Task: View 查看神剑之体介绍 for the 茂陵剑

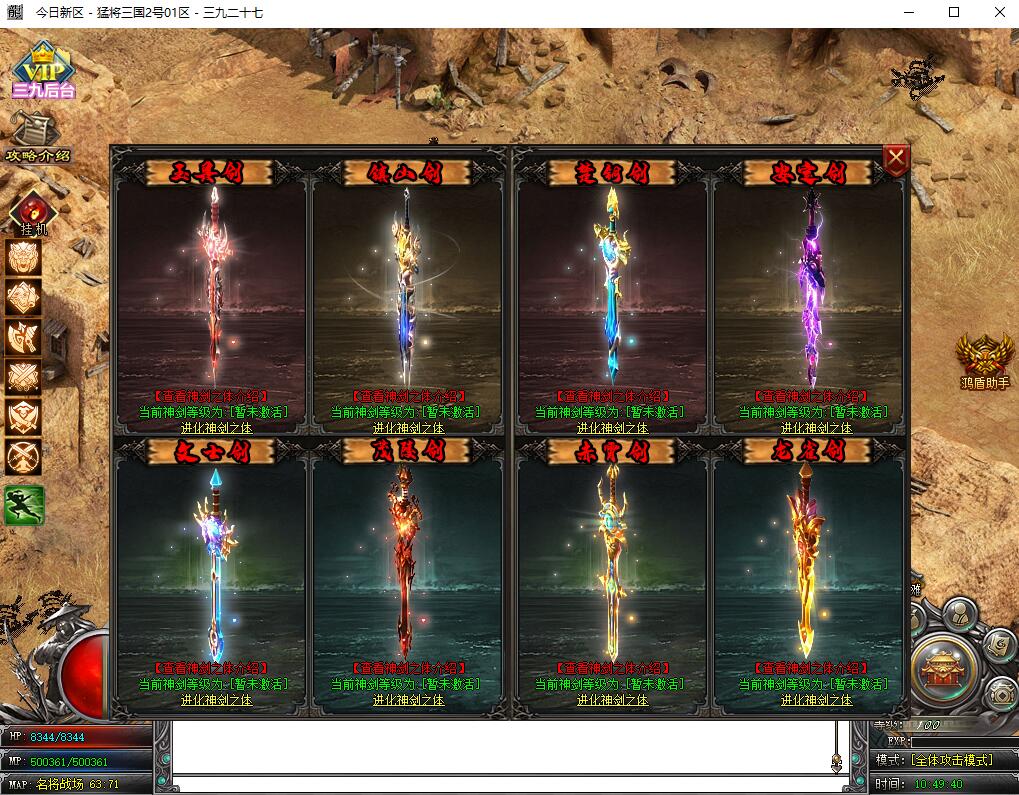Action: pos(408,669)
